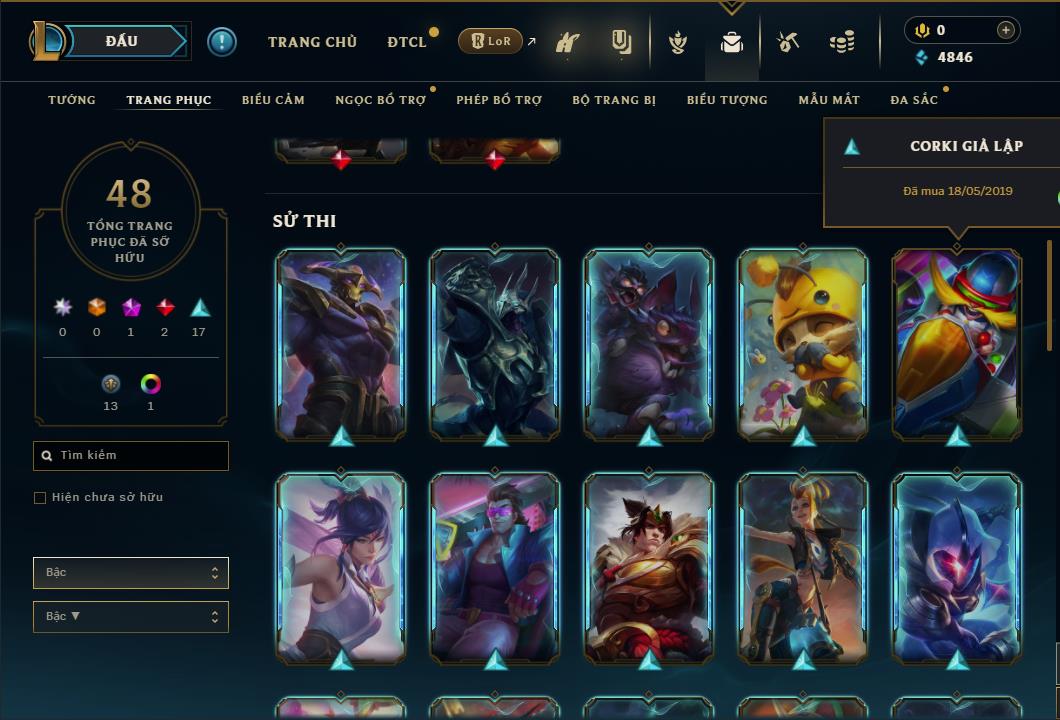Switch to the BIỂU TƯỢNG tab
1060x720 pixels.
(727, 100)
